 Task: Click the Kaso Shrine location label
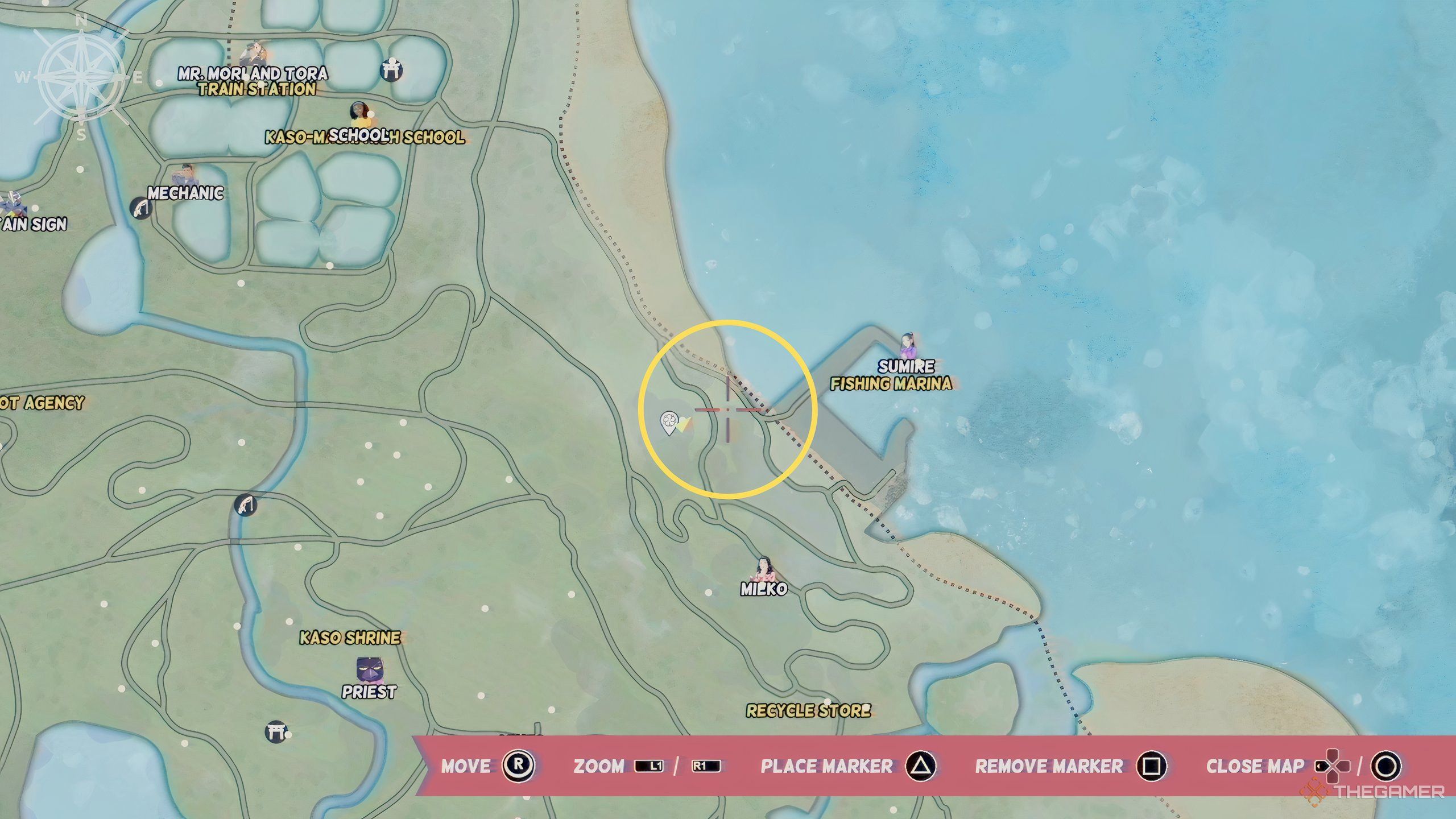coord(350,638)
